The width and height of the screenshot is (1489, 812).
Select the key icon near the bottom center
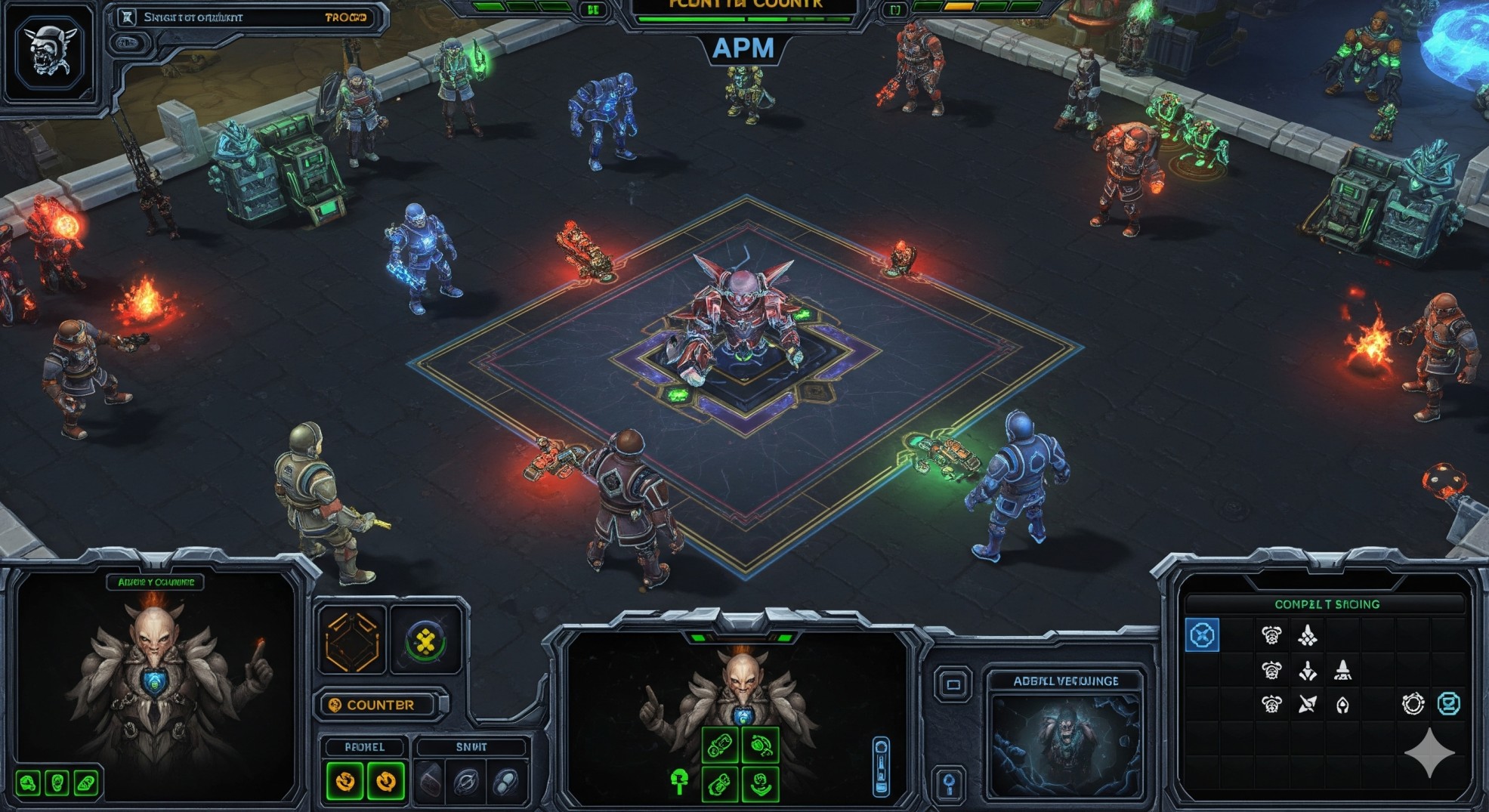coord(950,780)
